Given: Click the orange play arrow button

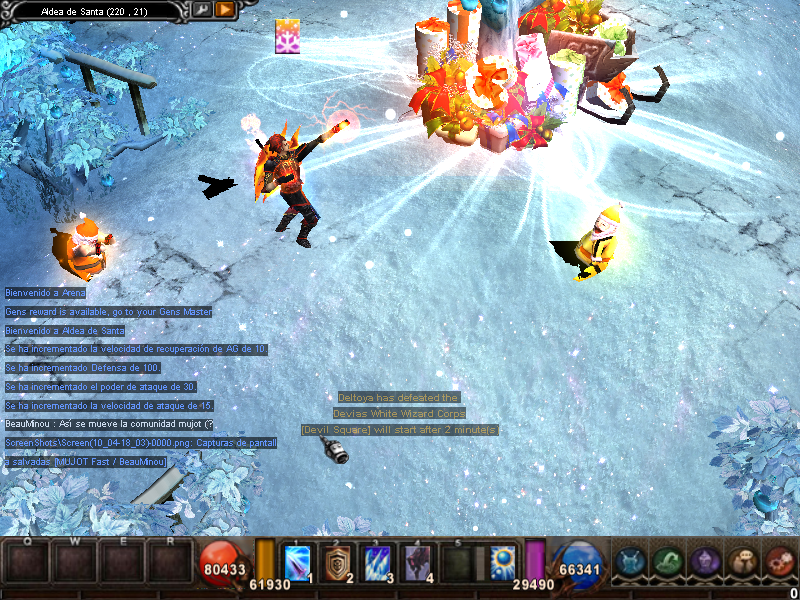Looking at the screenshot, I should pos(225,10).
